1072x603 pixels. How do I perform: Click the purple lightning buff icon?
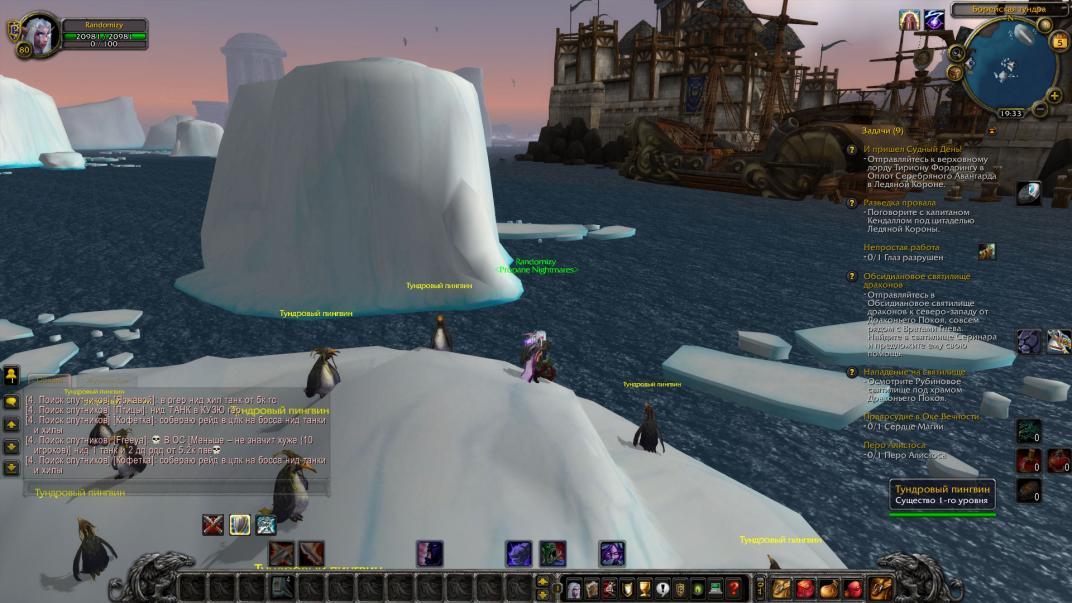[x=934, y=19]
